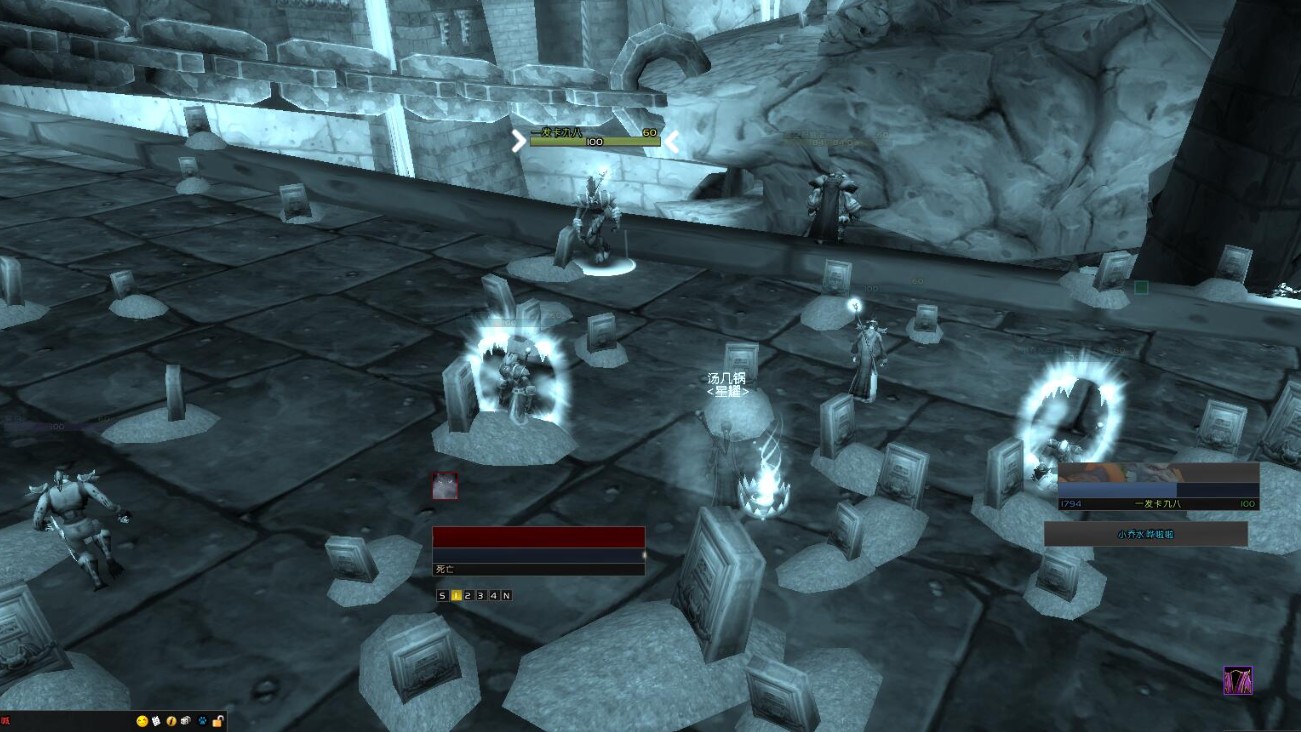Click the paper note icon in chat bar
1301x732 pixels.
point(157,720)
